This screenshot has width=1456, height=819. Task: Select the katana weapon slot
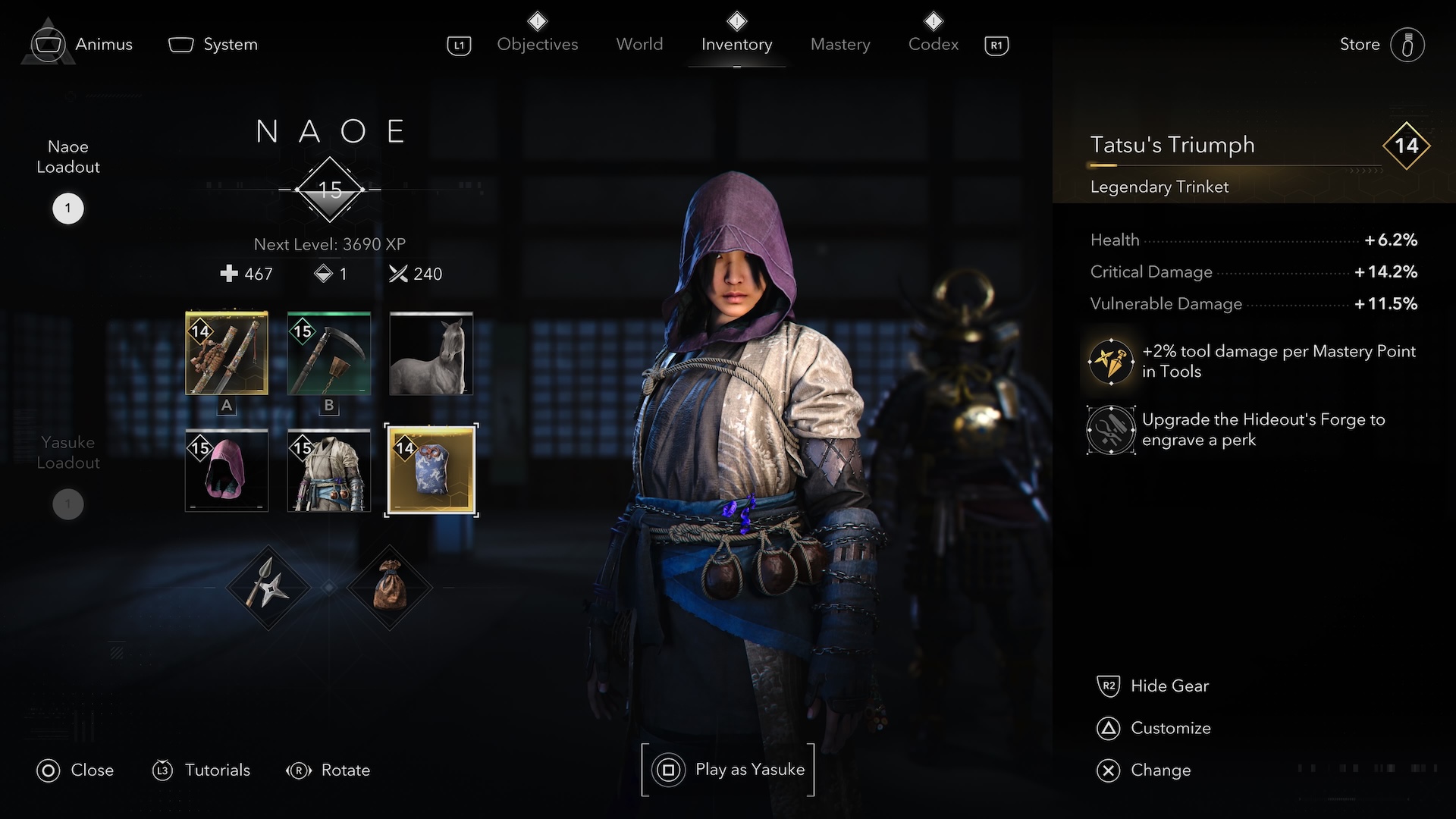point(227,353)
